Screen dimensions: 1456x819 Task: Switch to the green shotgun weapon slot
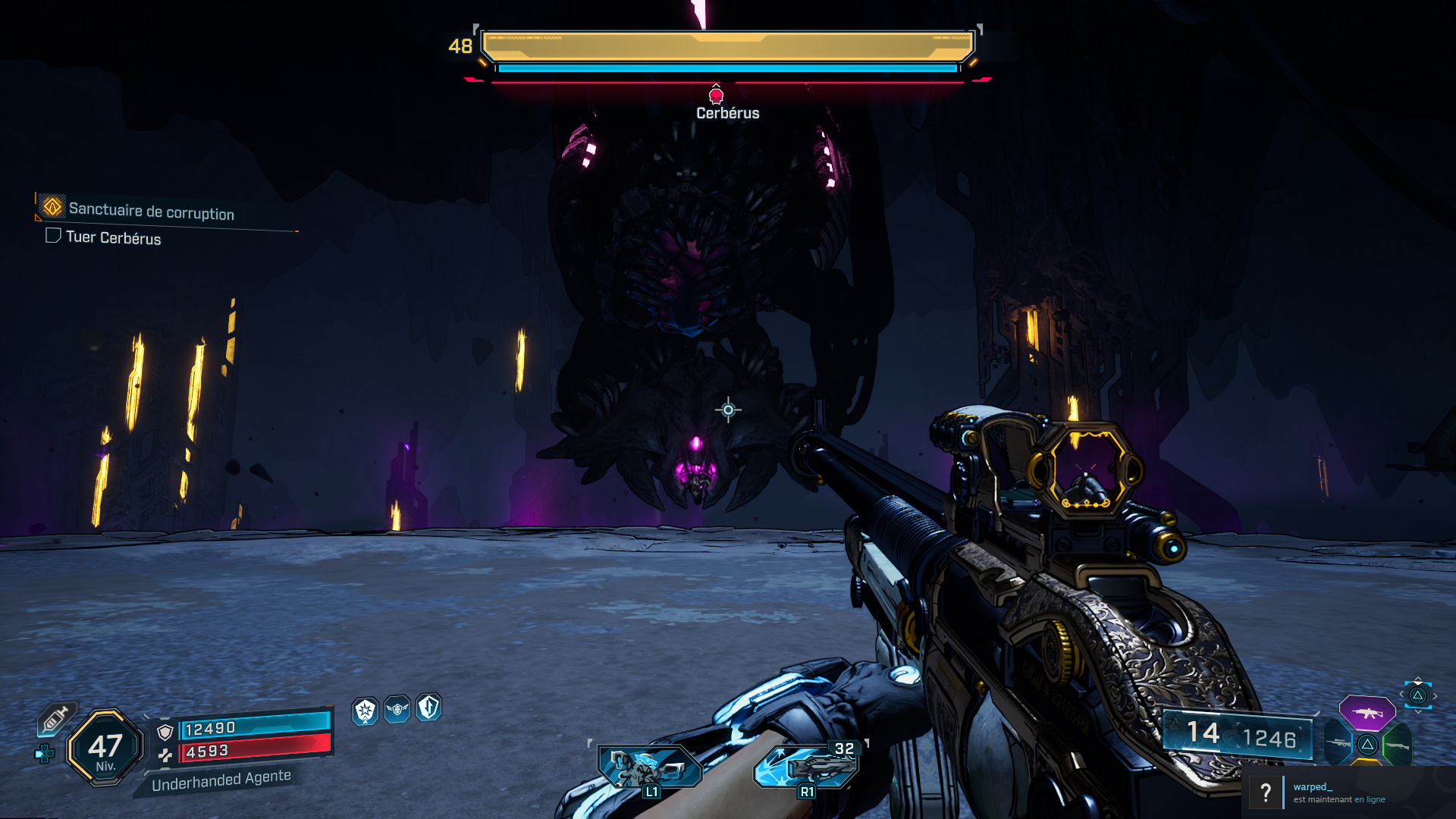point(1398,745)
